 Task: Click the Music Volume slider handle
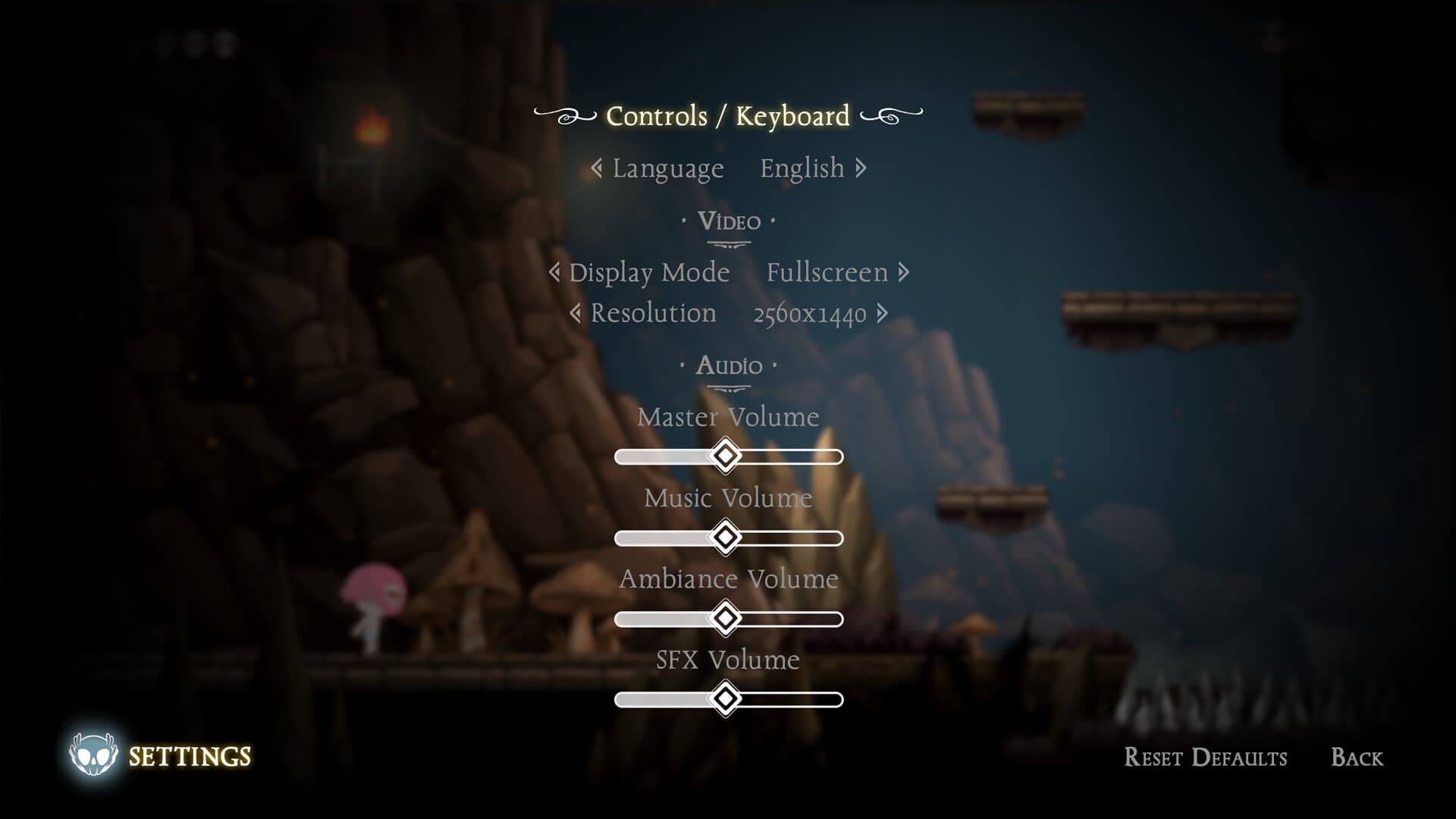coord(726,537)
